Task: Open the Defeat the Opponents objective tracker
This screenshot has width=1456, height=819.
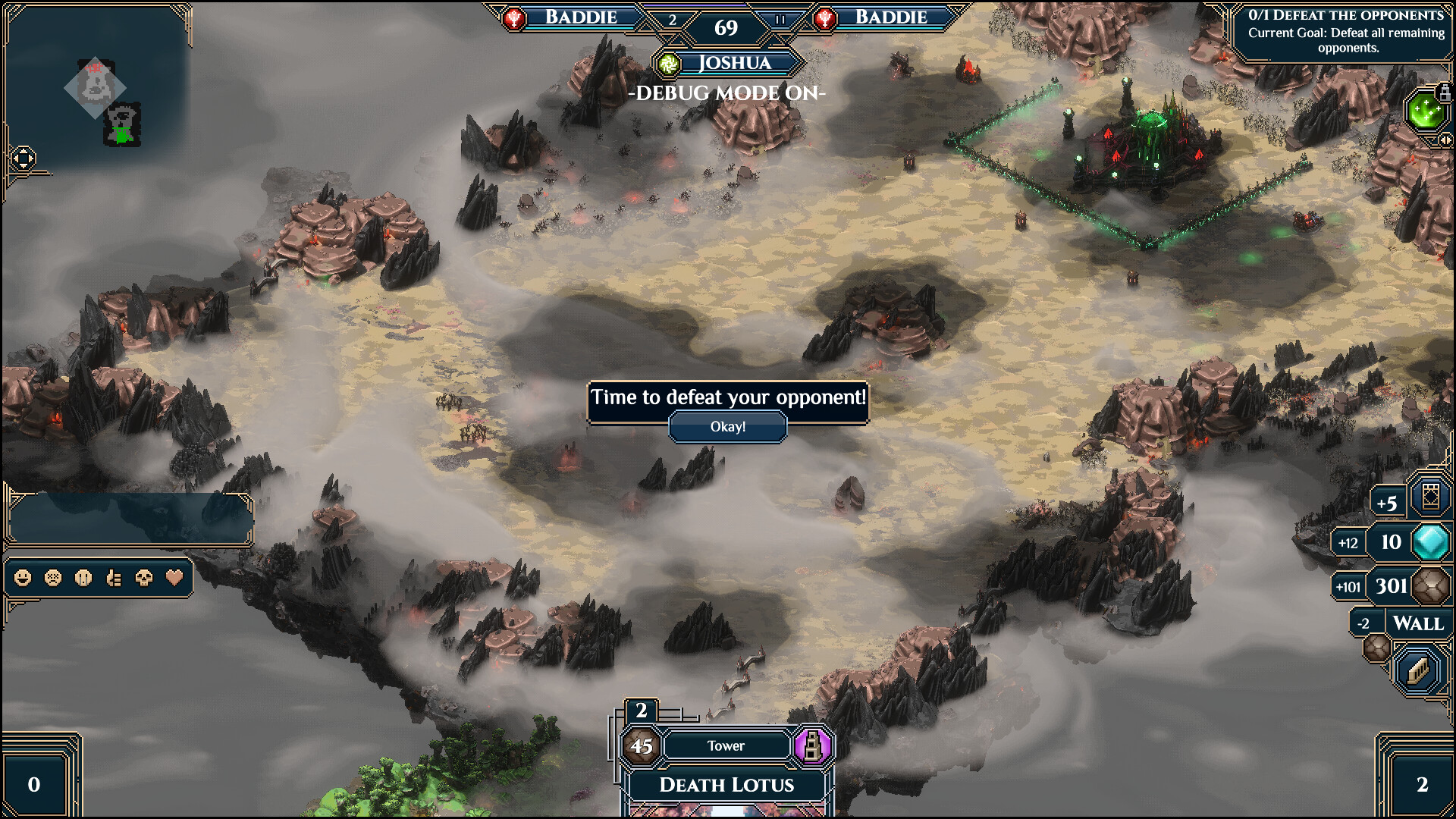Action: (1346, 32)
